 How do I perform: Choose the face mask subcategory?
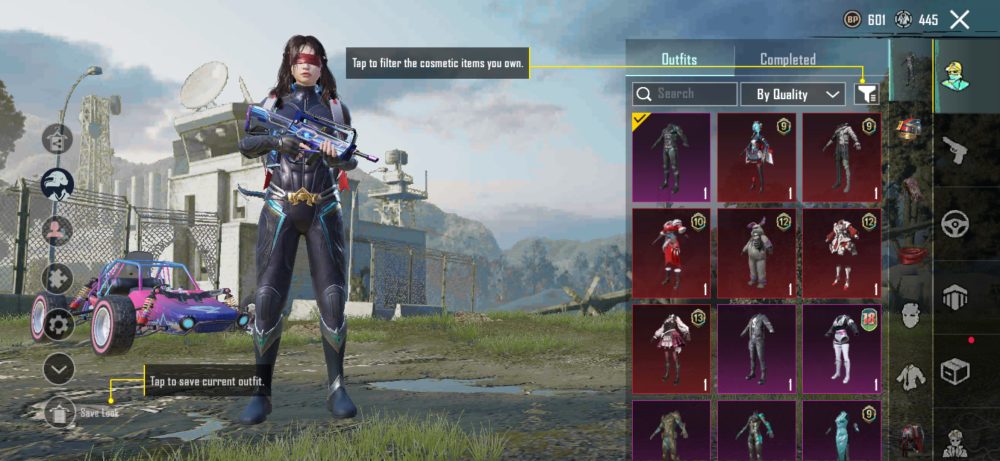[x=910, y=317]
